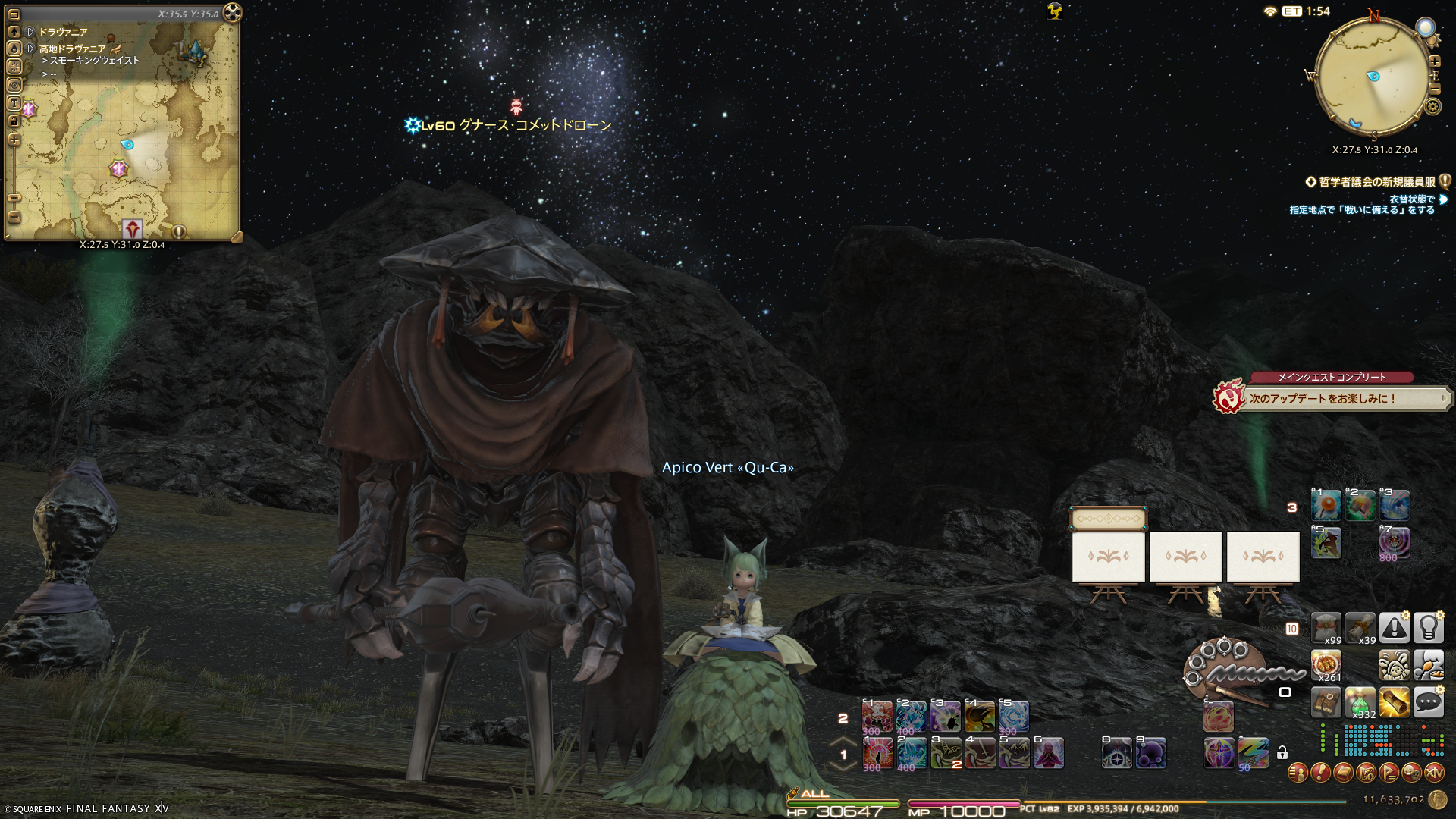Activate the warning triangle icon

coord(1394,628)
